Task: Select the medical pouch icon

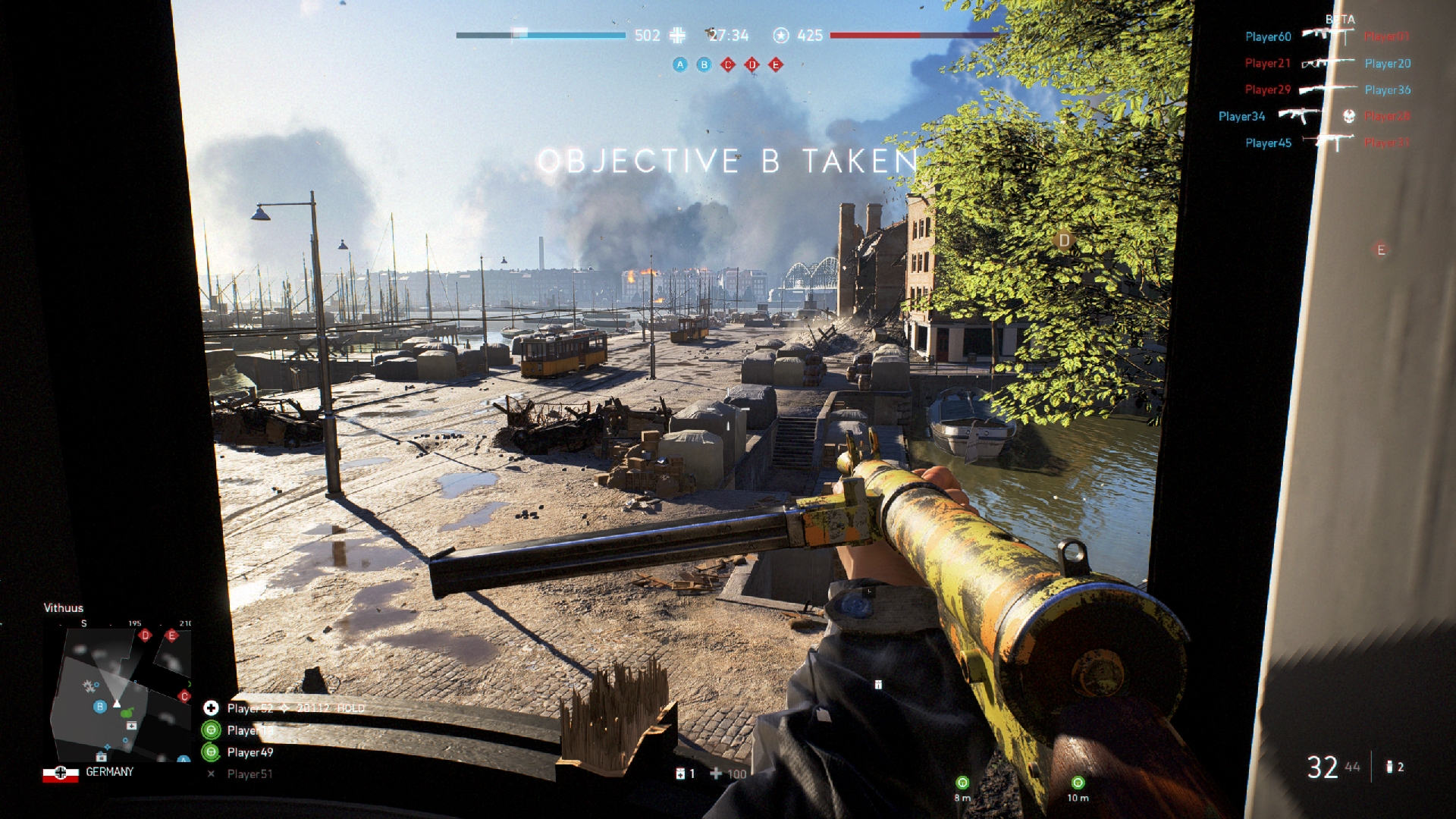Action: (680, 773)
